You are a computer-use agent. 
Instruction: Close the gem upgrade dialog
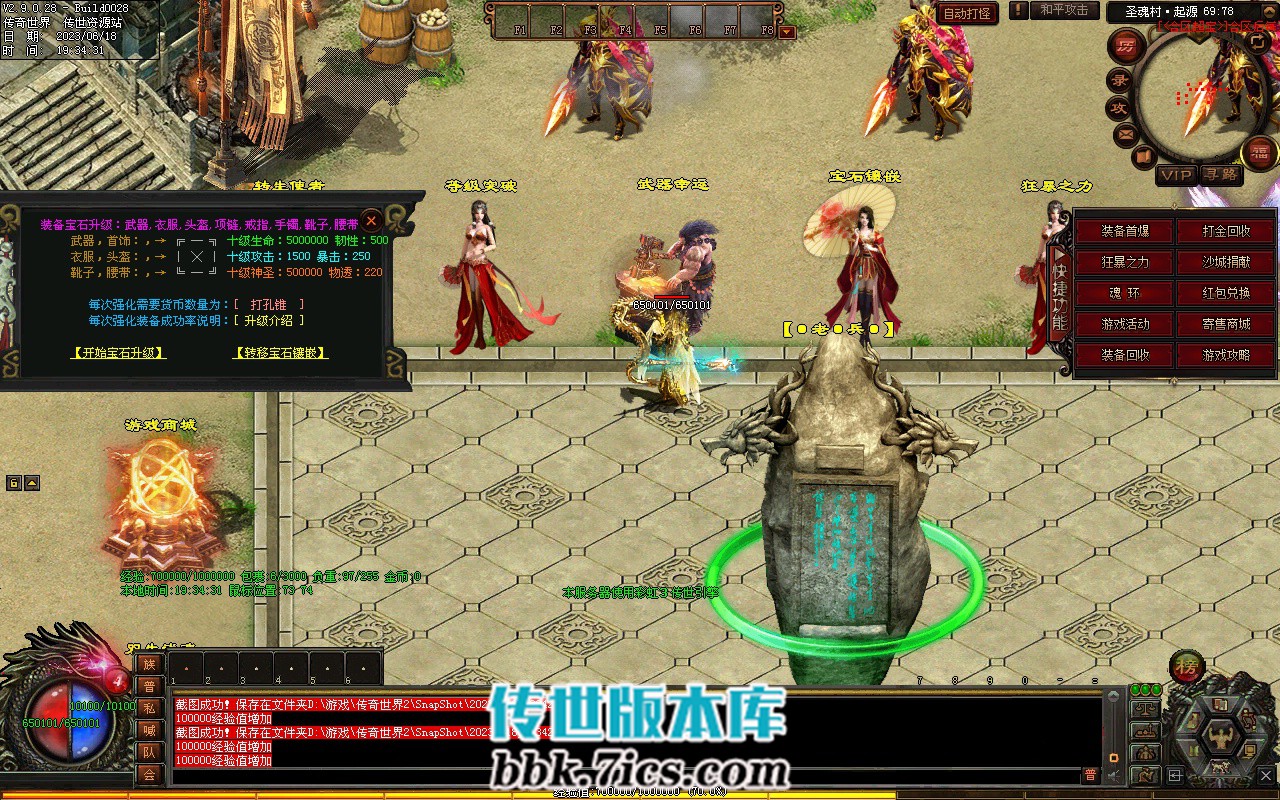click(x=371, y=220)
